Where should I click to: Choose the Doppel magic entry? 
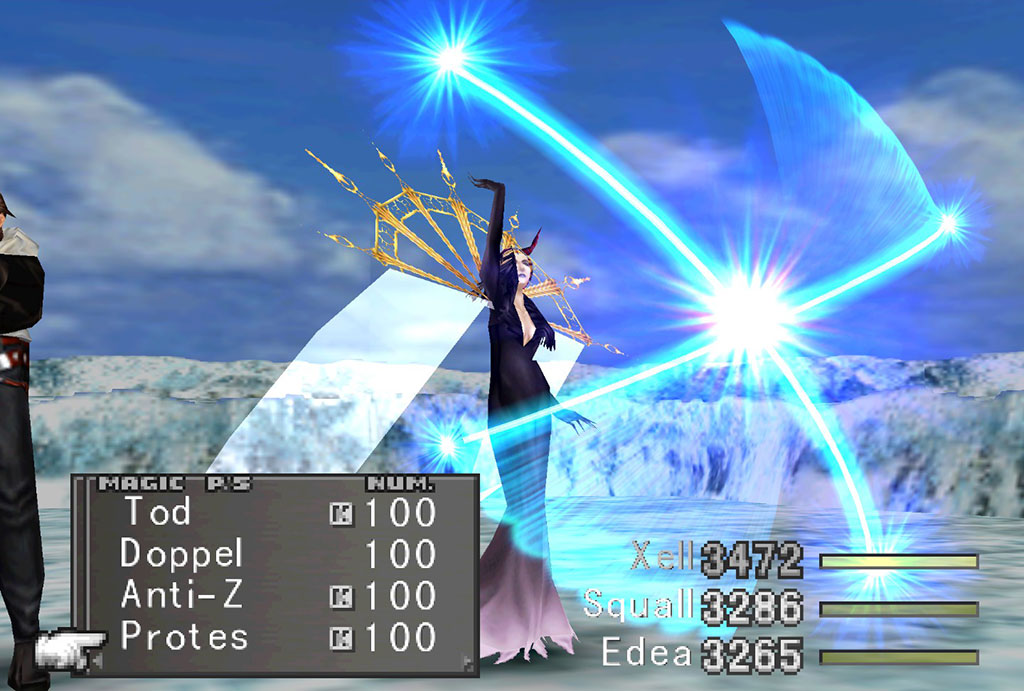point(182,553)
